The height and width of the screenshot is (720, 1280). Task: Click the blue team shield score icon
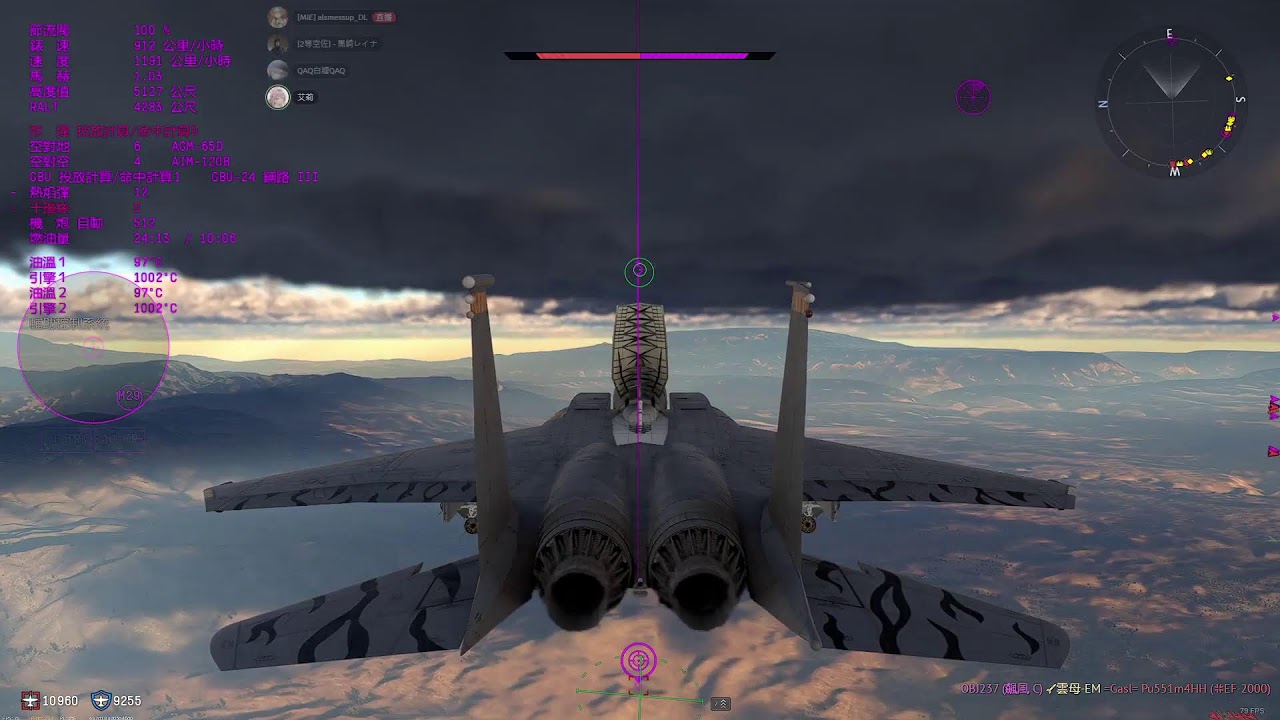coord(100,701)
